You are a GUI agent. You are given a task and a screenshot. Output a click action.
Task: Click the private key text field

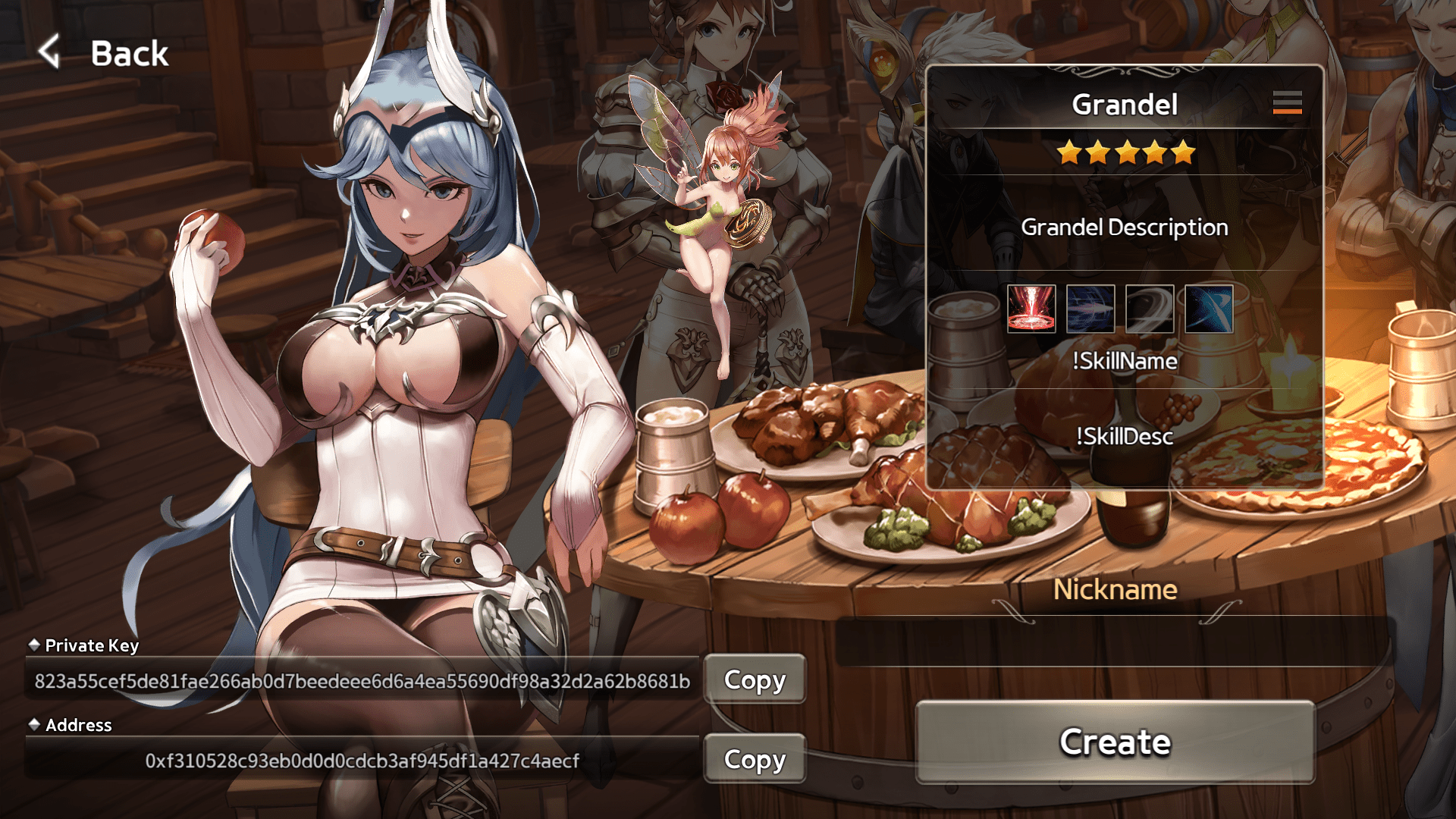tap(362, 681)
